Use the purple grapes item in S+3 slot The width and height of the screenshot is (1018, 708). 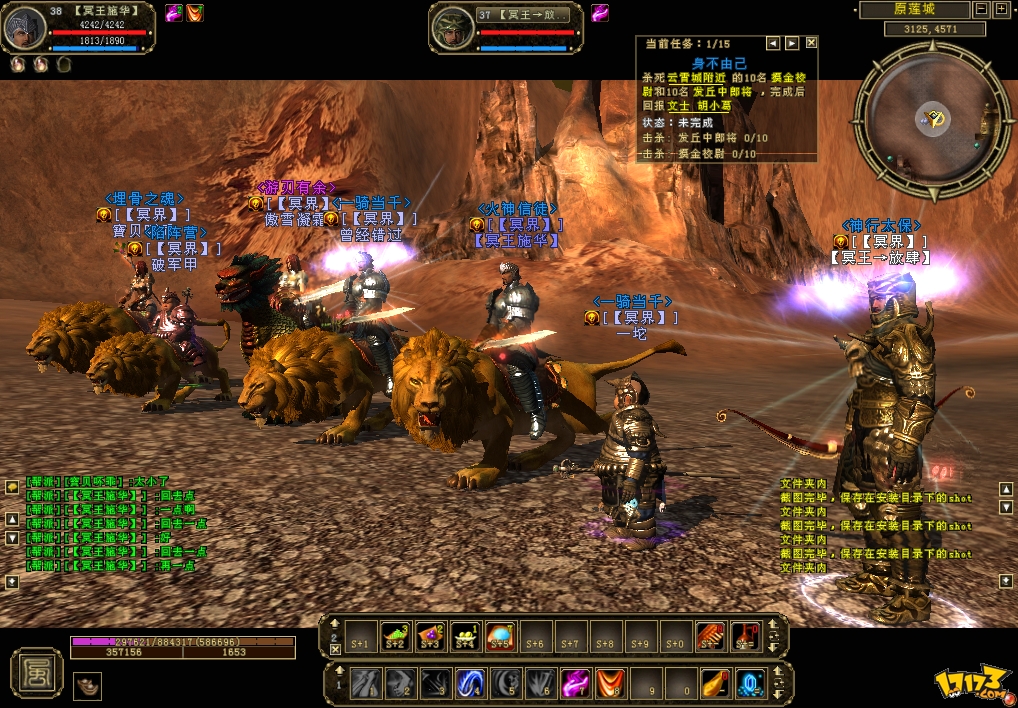coord(431,636)
